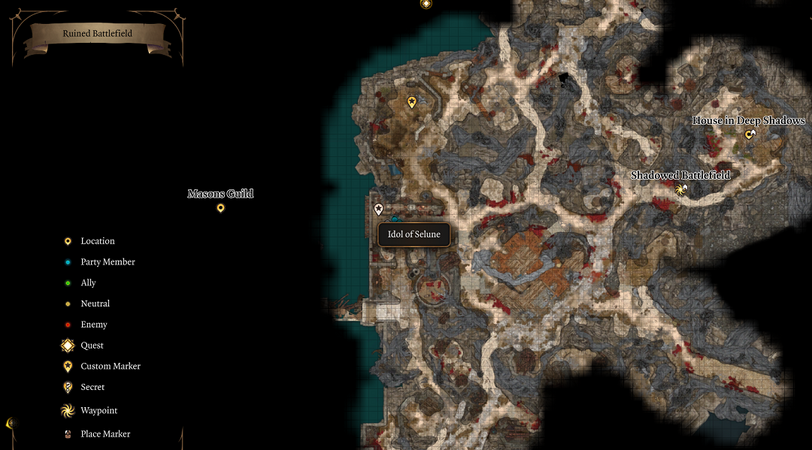Toggle the Custom Marker legend entry
The image size is (812, 450).
pos(110,366)
